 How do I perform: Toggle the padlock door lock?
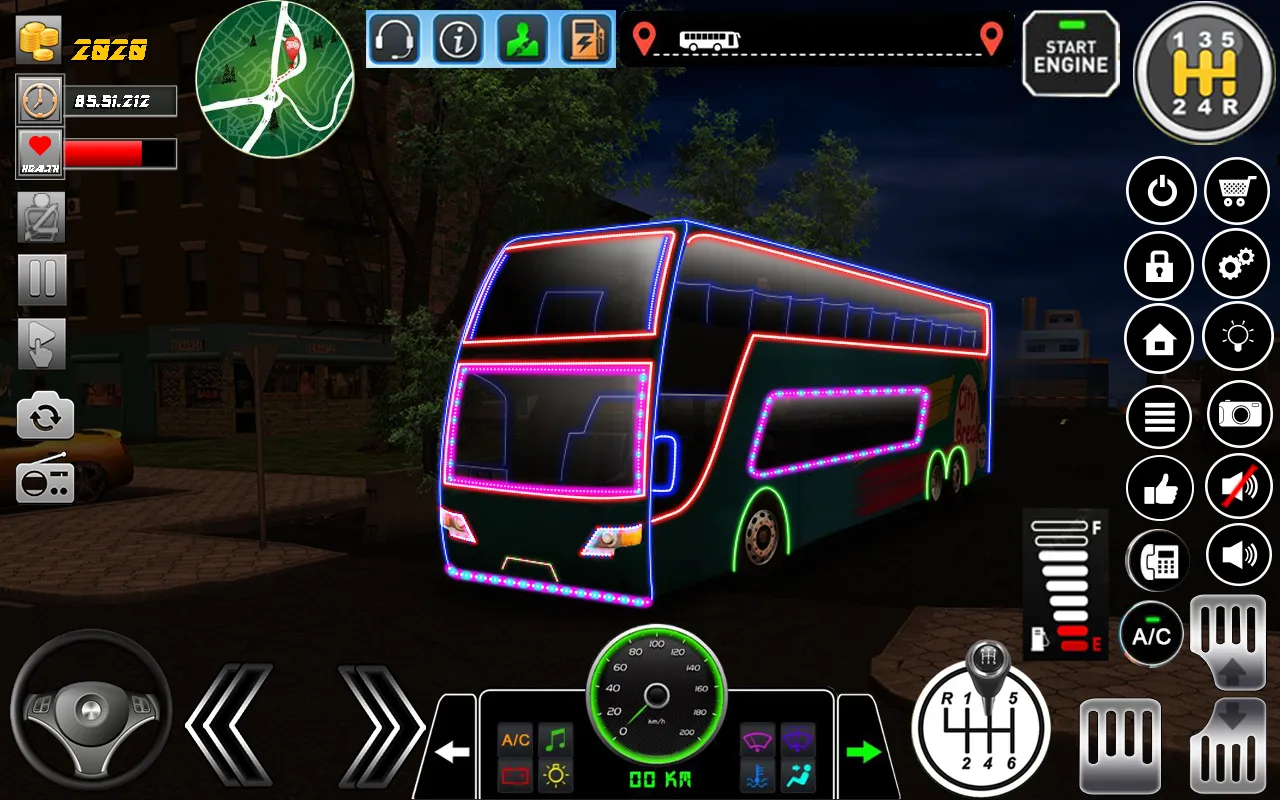(x=1160, y=265)
